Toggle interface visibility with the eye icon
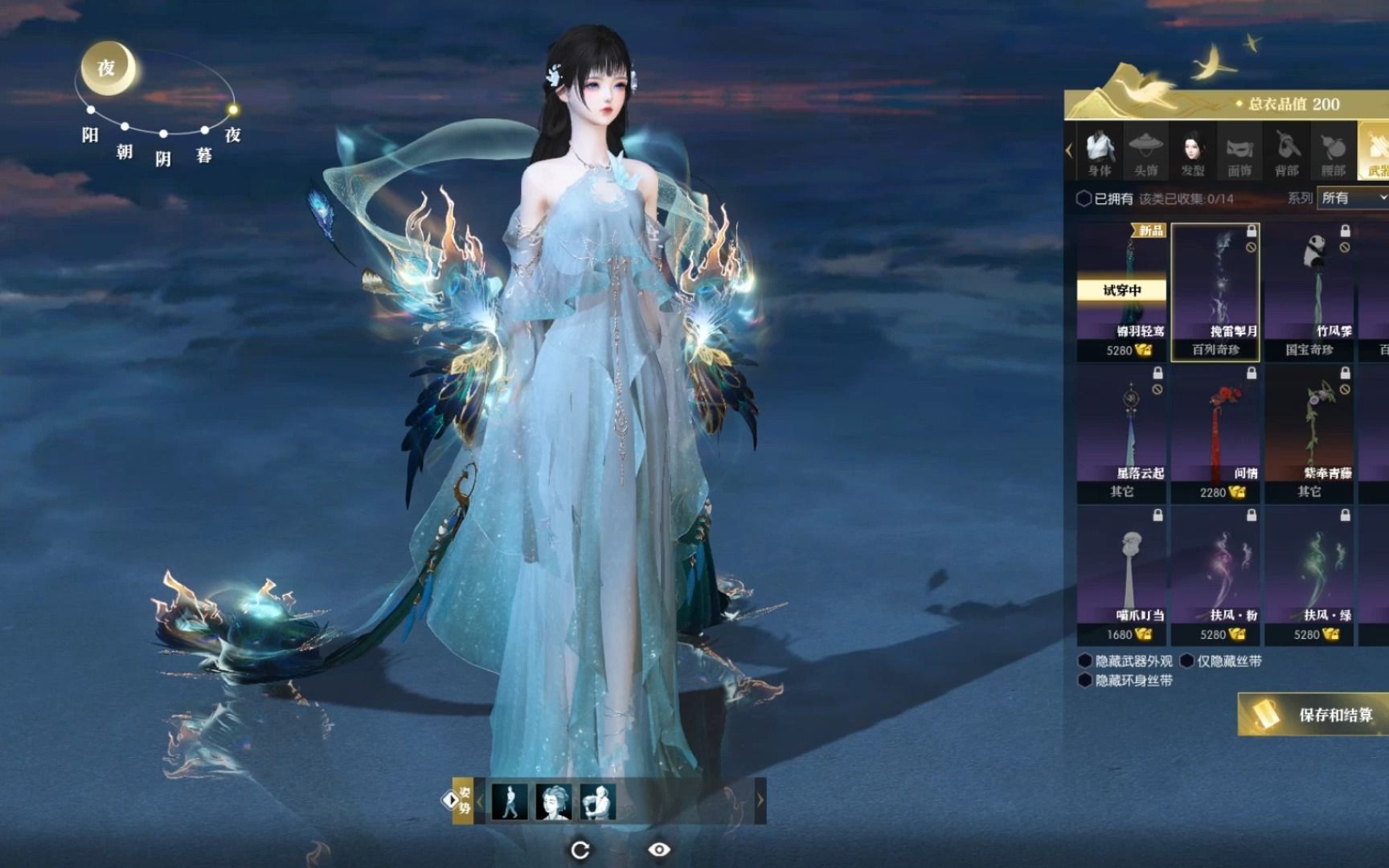This screenshot has width=1389, height=868. 659,850
